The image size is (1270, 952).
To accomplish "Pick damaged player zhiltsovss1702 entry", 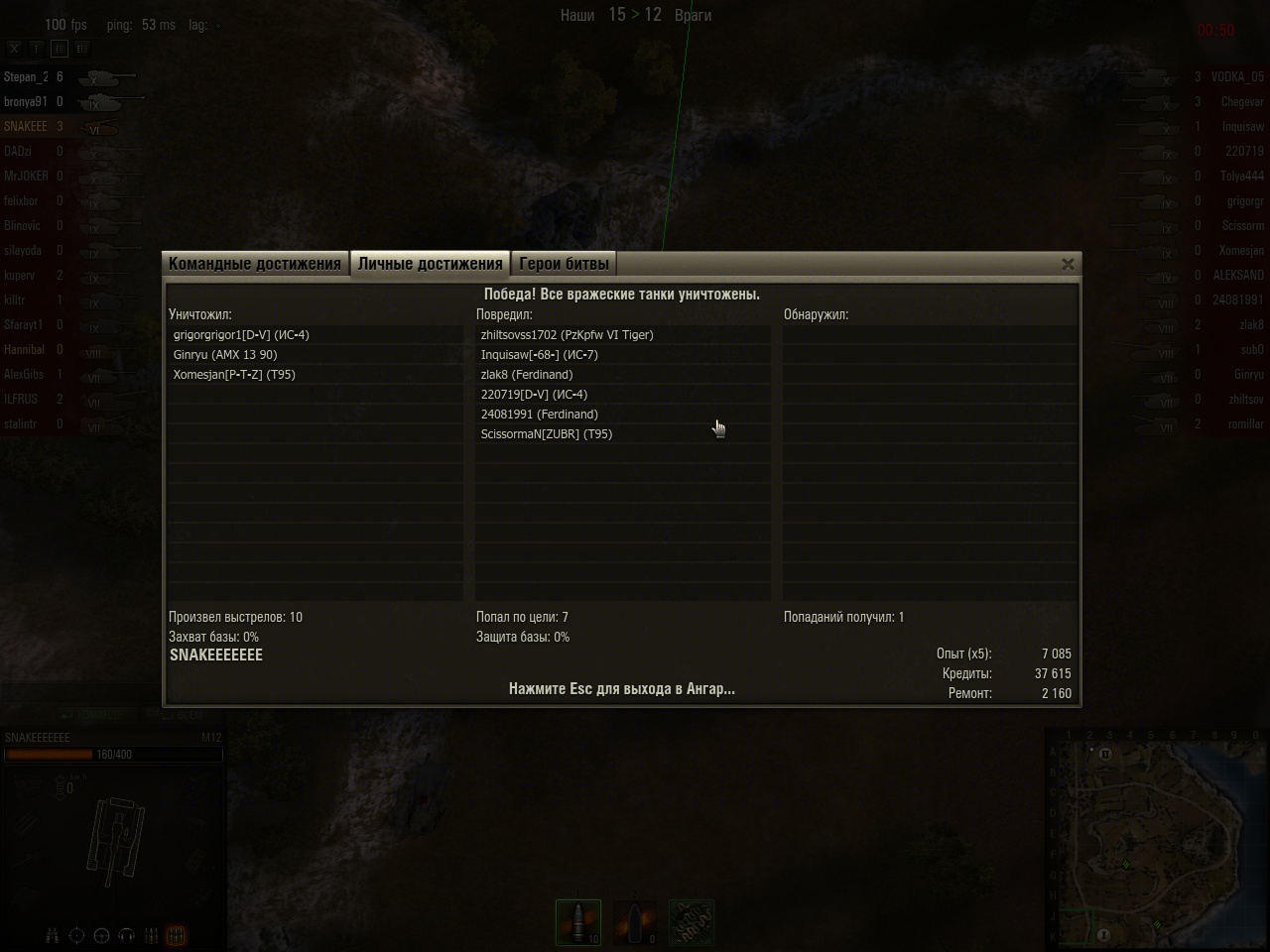I will [567, 335].
